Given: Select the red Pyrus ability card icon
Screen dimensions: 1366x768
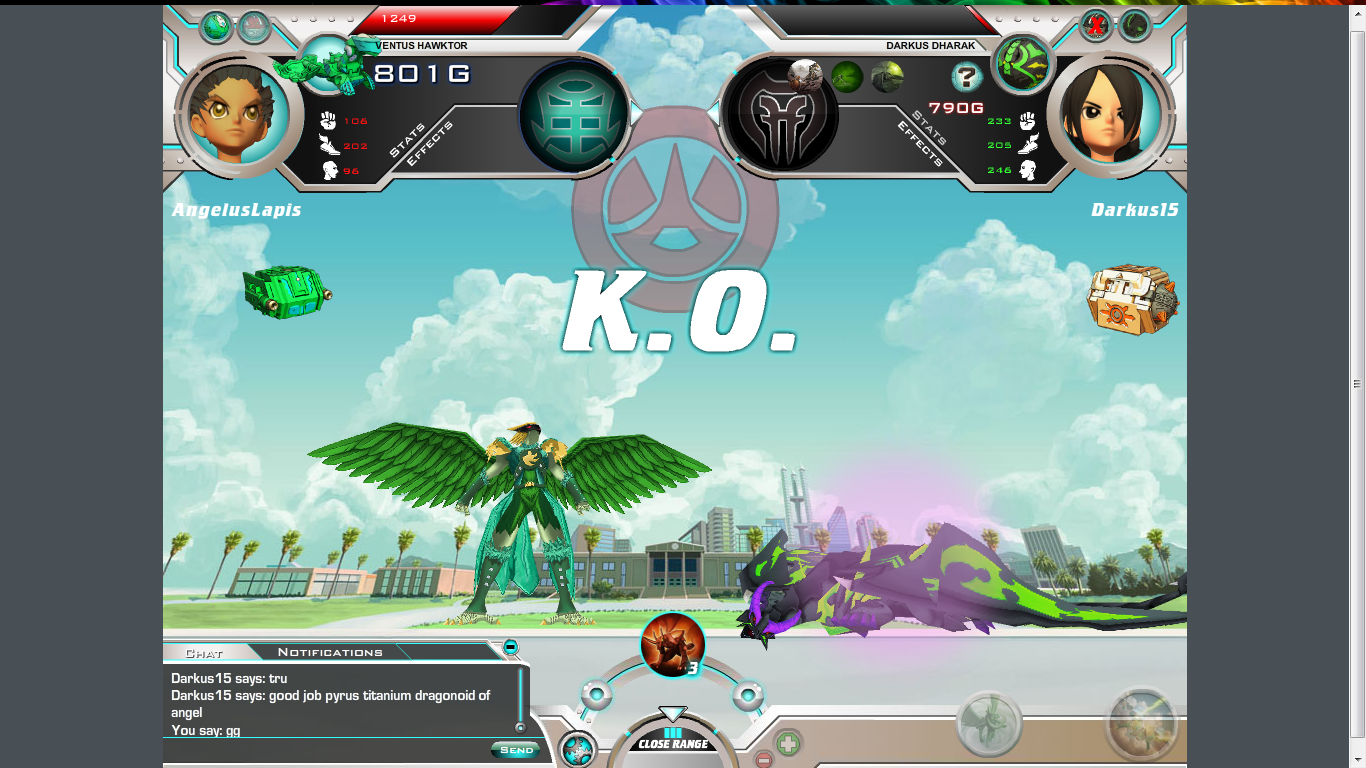Looking at the screenshot, I should [672, 644].
